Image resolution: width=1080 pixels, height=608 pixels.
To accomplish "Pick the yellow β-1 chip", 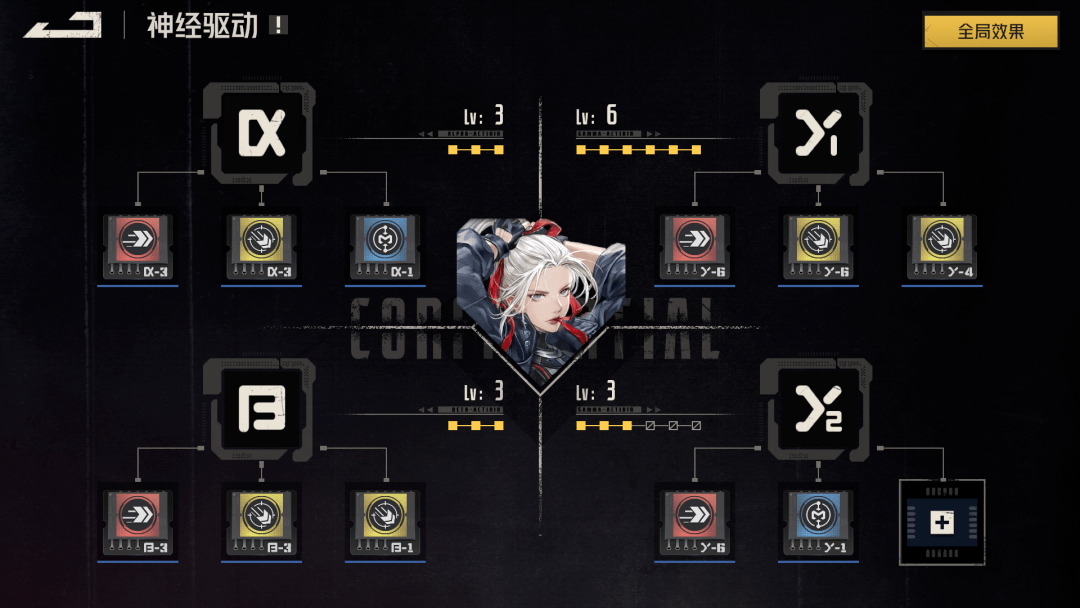I will tap(385, 520).
